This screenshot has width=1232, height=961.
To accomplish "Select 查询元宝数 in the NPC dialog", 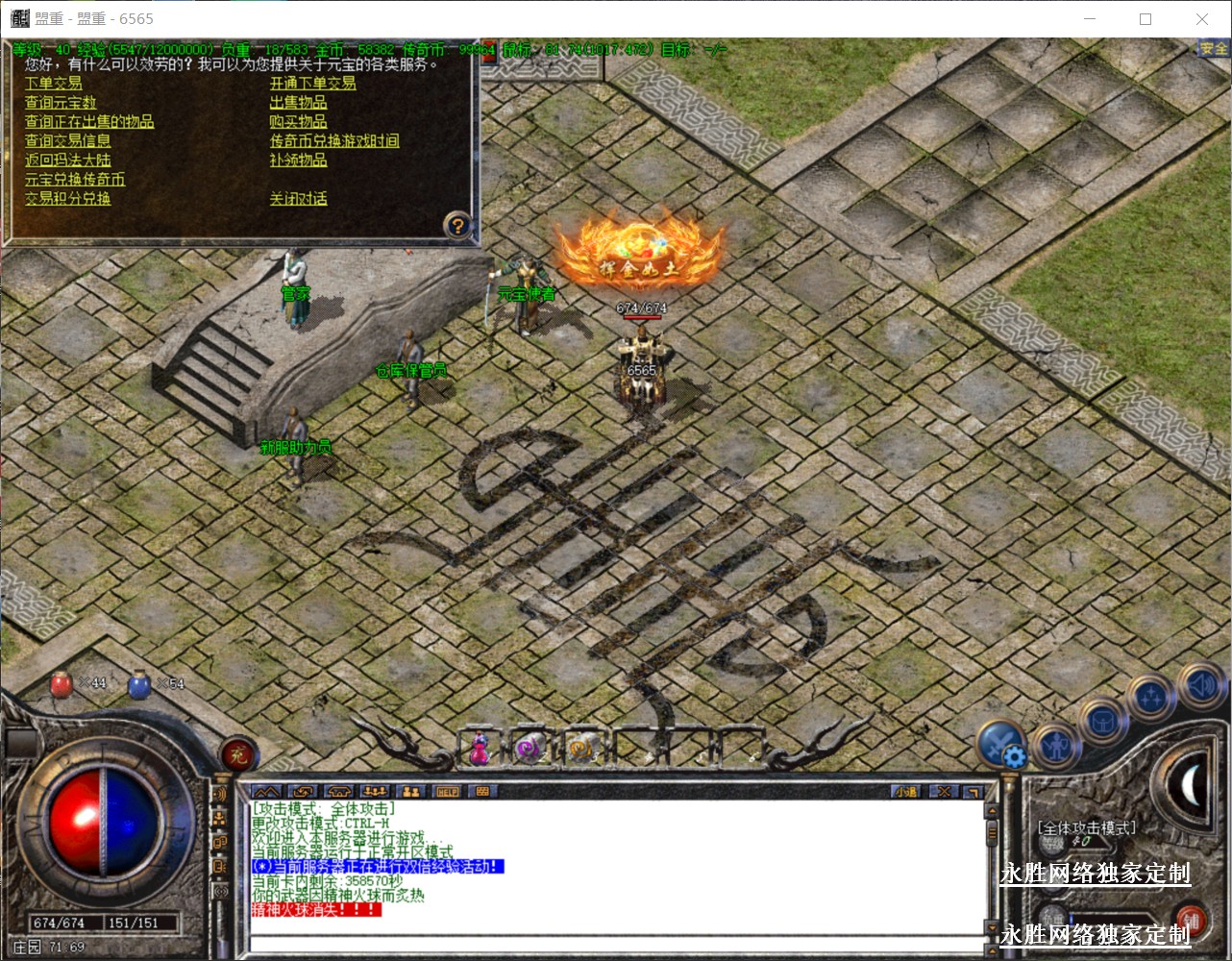I will [61, 103].
